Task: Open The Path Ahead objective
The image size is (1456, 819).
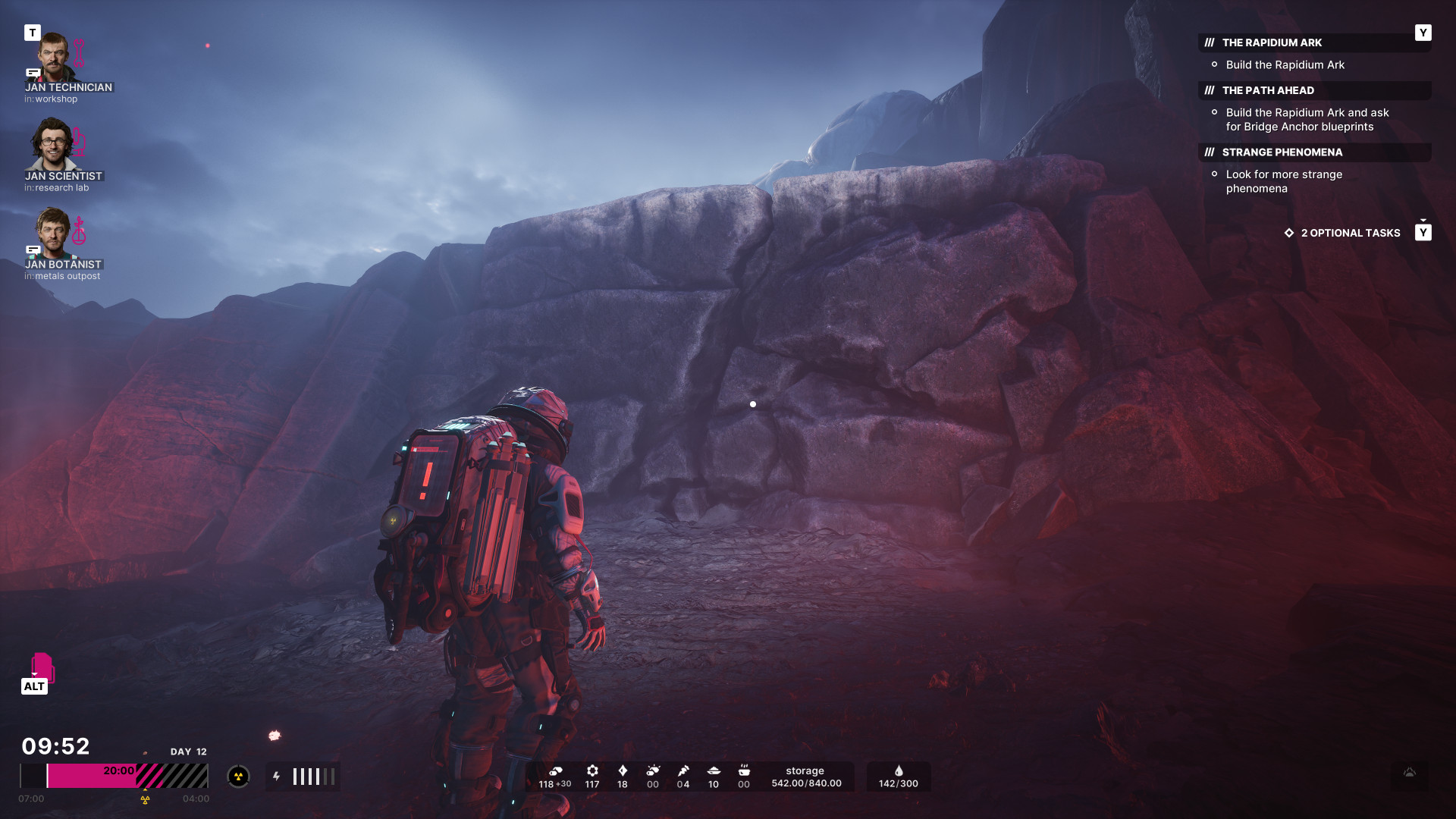Action: [1268, 91]
